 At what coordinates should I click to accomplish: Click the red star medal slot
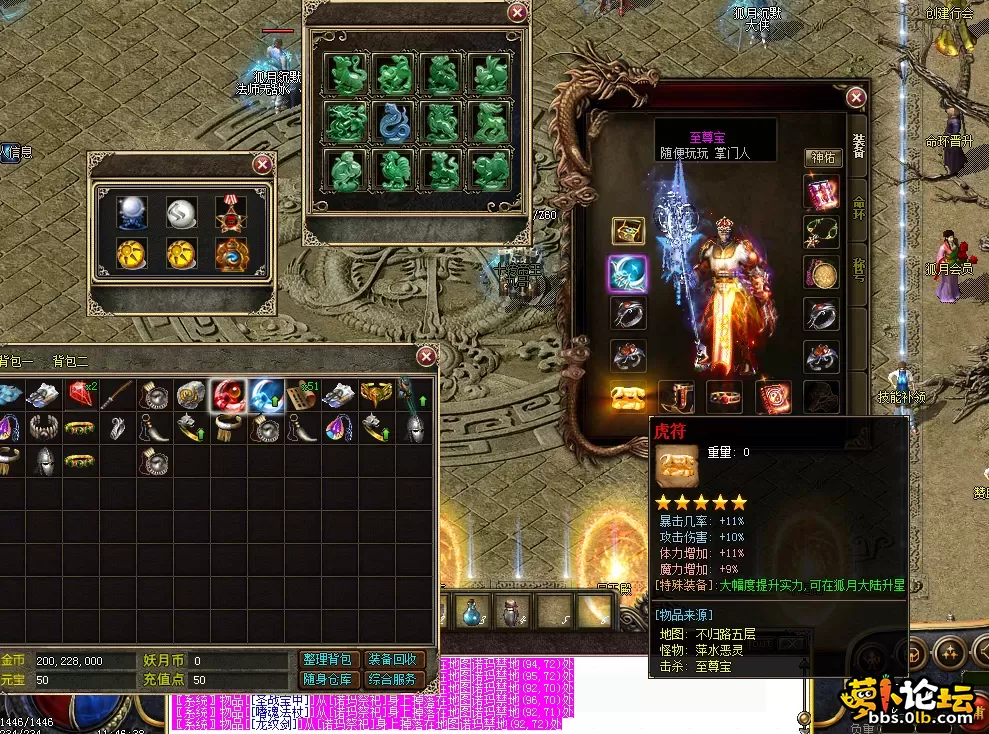click(231, 212)
